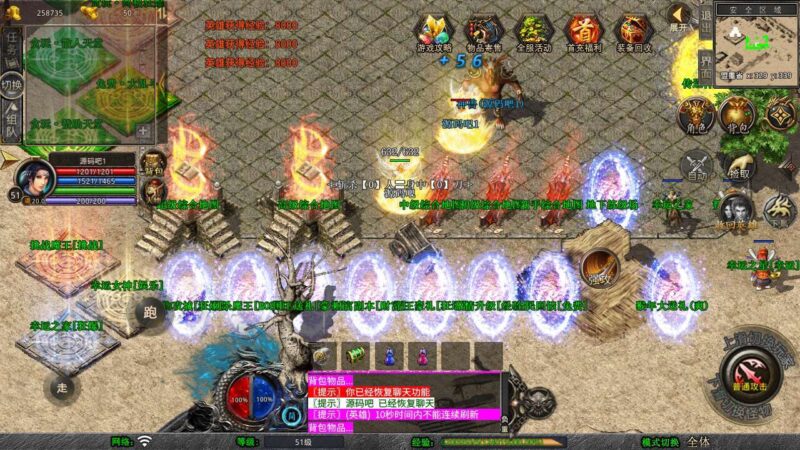Open the 物品寄售 item consignment icon
The image size is (800, 450).
pyautogui.click(x=484, y=32)
